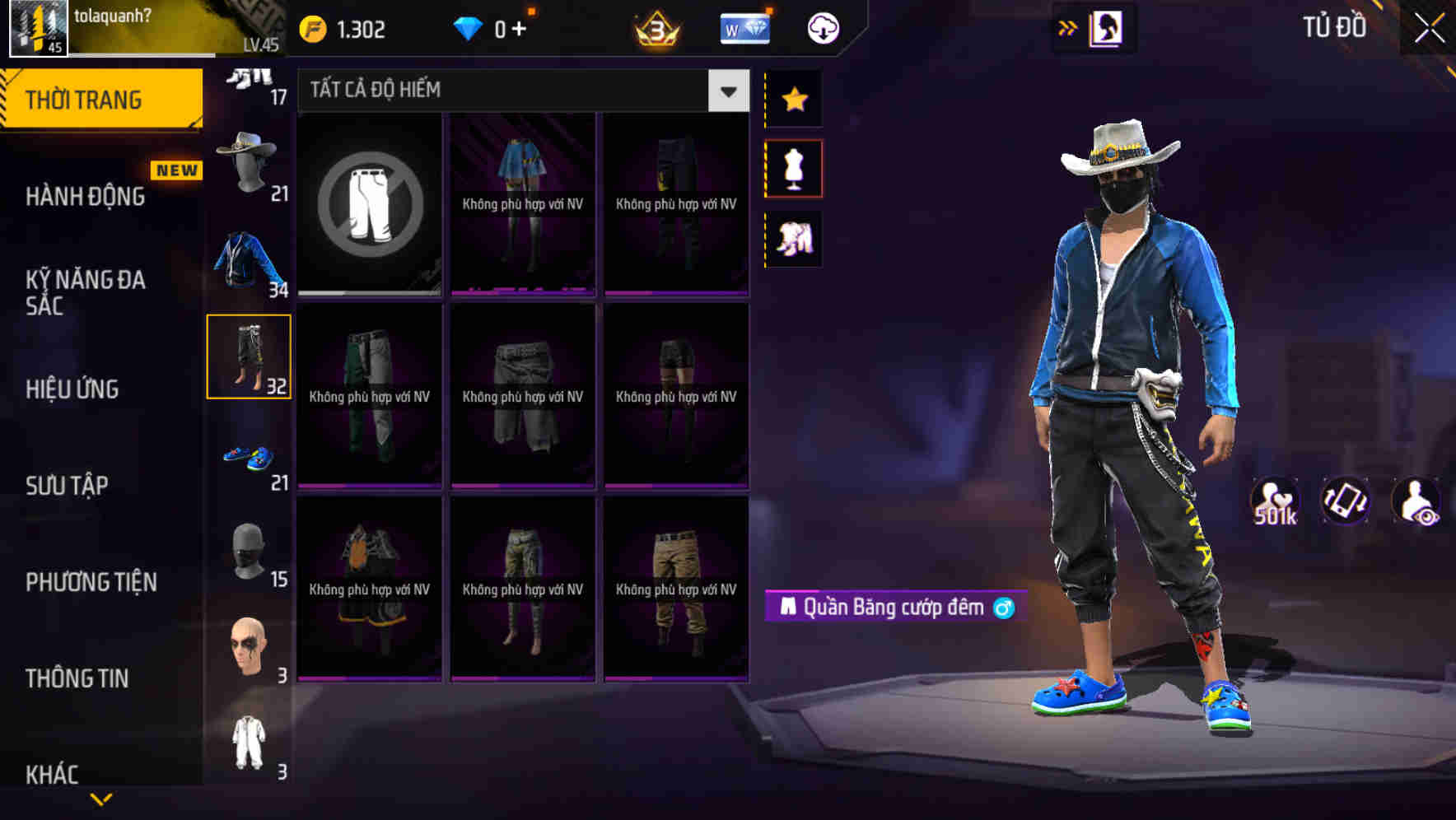The height and width of the screenshot is (820, 1456).
Task: Toggle the hat category showing 21
Action: (x=250, y=161)
